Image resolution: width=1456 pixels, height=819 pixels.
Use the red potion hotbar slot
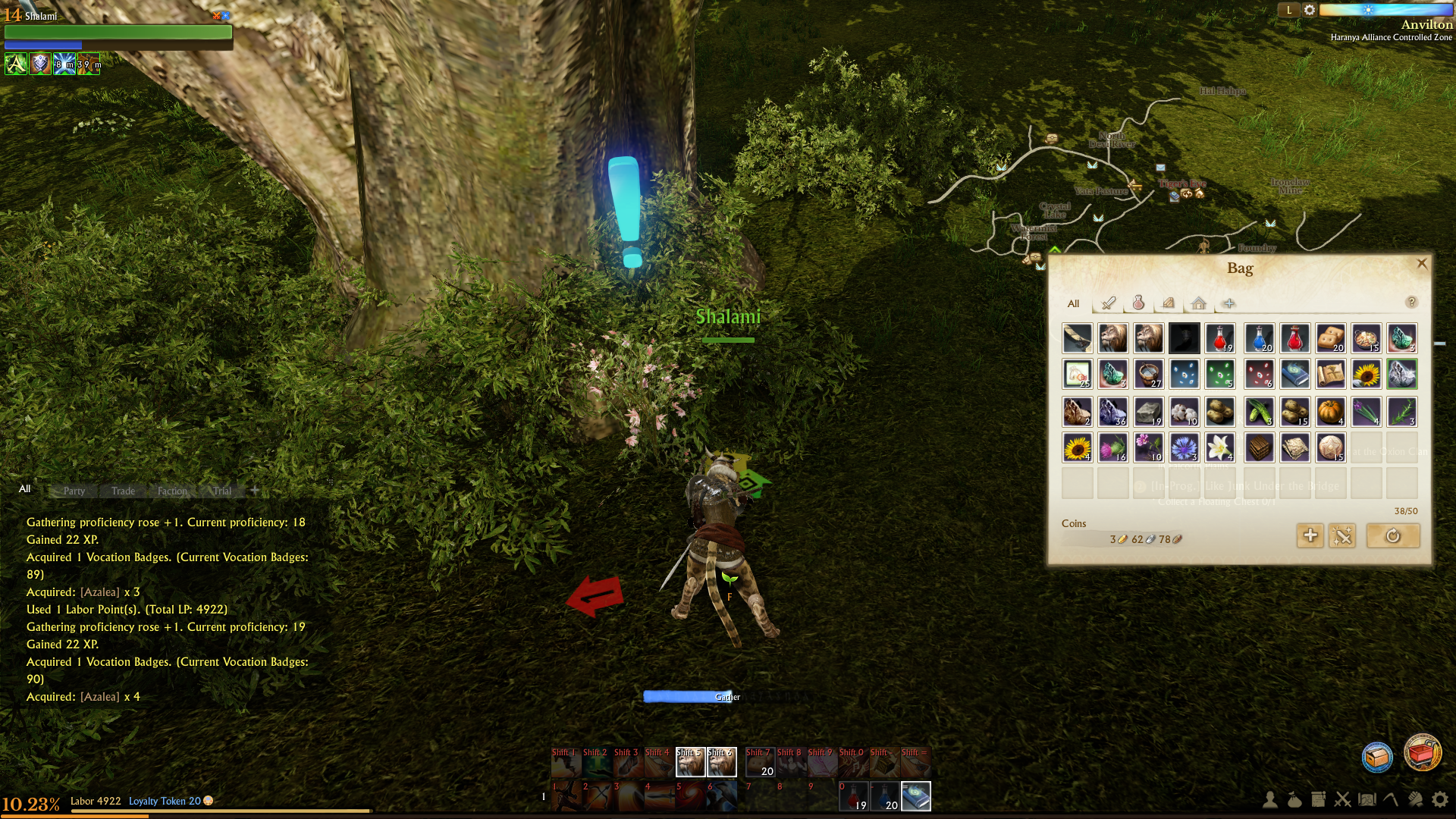[x=855, y=797]
